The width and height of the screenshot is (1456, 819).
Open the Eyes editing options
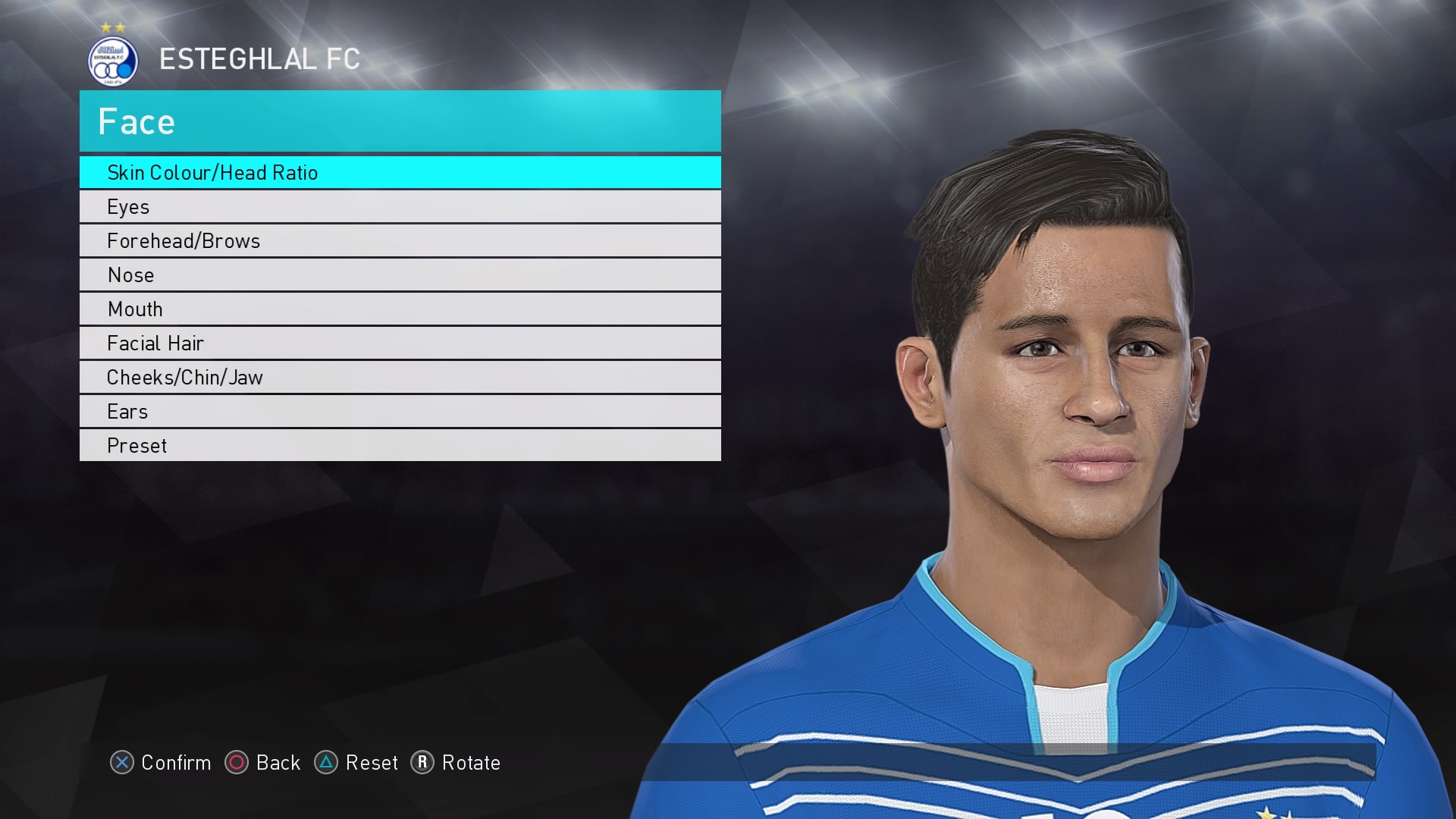[400, 206]
